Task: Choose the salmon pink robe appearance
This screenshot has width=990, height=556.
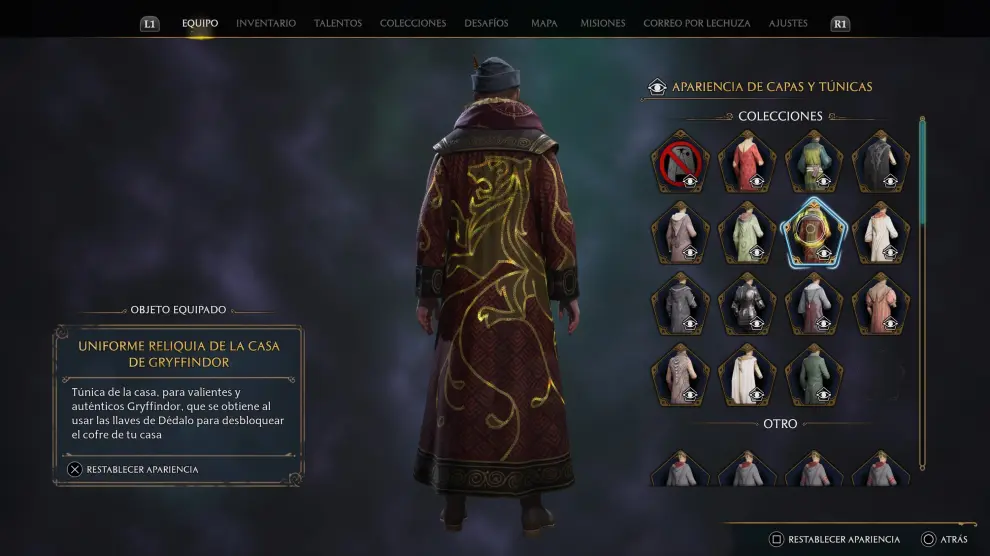Action: point(881,303)
